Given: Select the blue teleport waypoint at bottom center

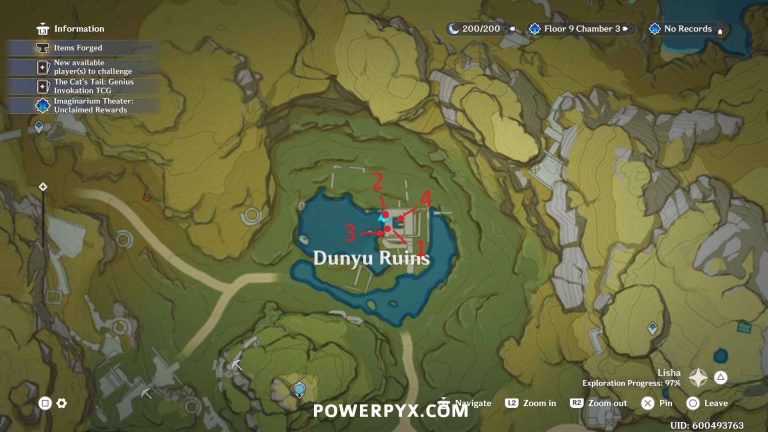Looking at the screenshot, I should tap(298, 387).
